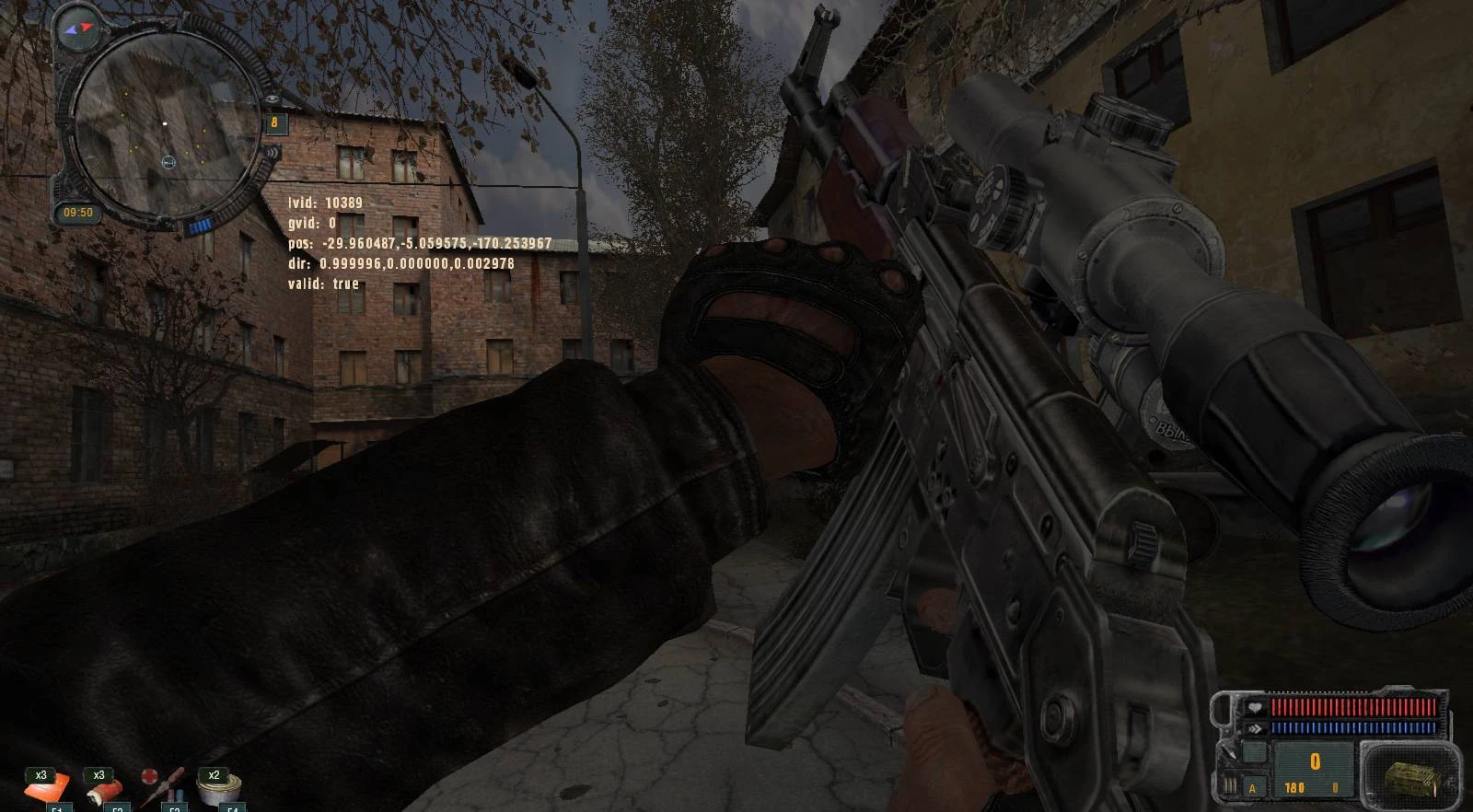1473x812 pixels.
Task: Click the ammo count reading 180
Action: pos(1294,787)
